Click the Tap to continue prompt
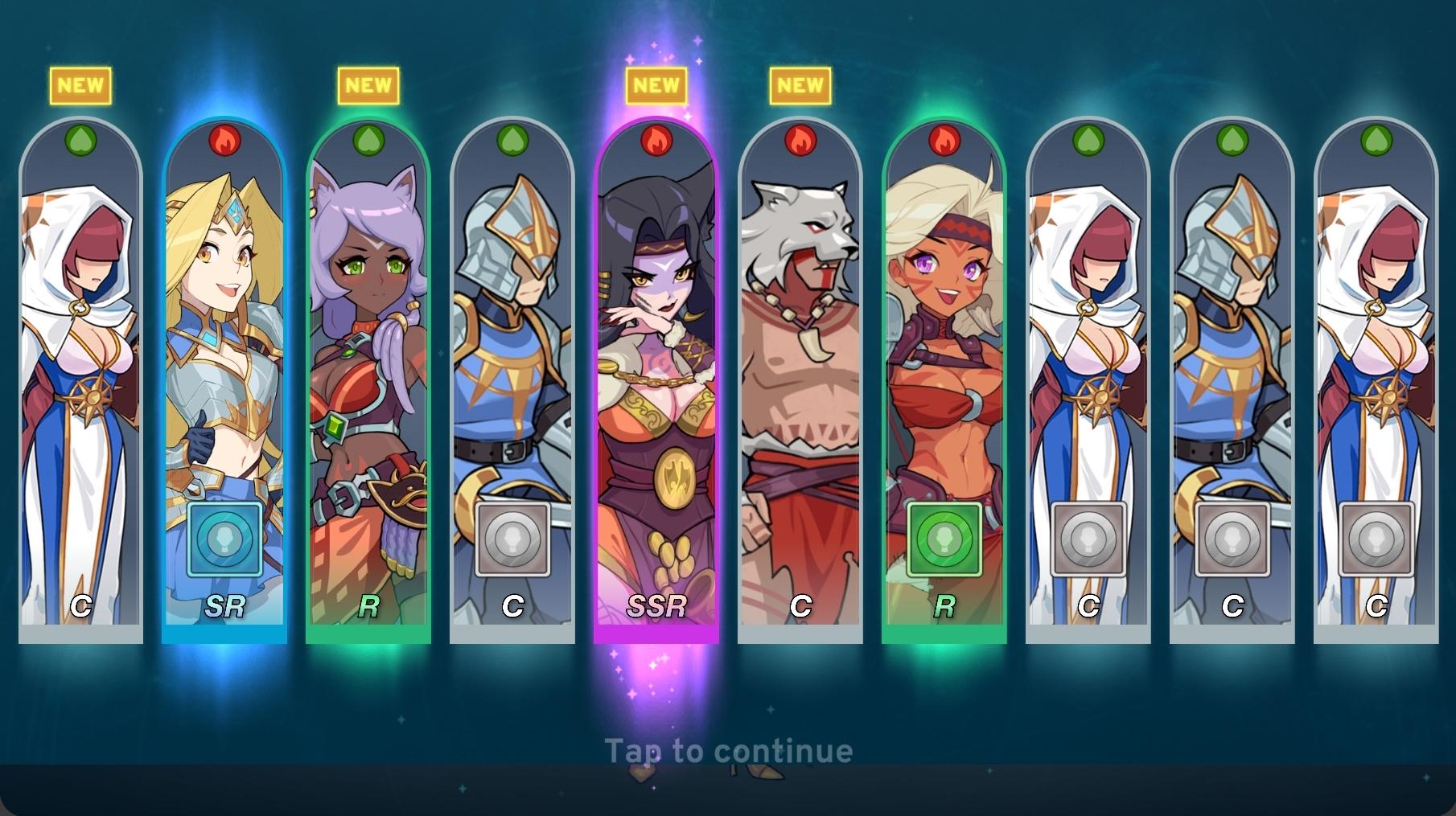This screenshot has width=1456, height=816. tap(728, 752)
